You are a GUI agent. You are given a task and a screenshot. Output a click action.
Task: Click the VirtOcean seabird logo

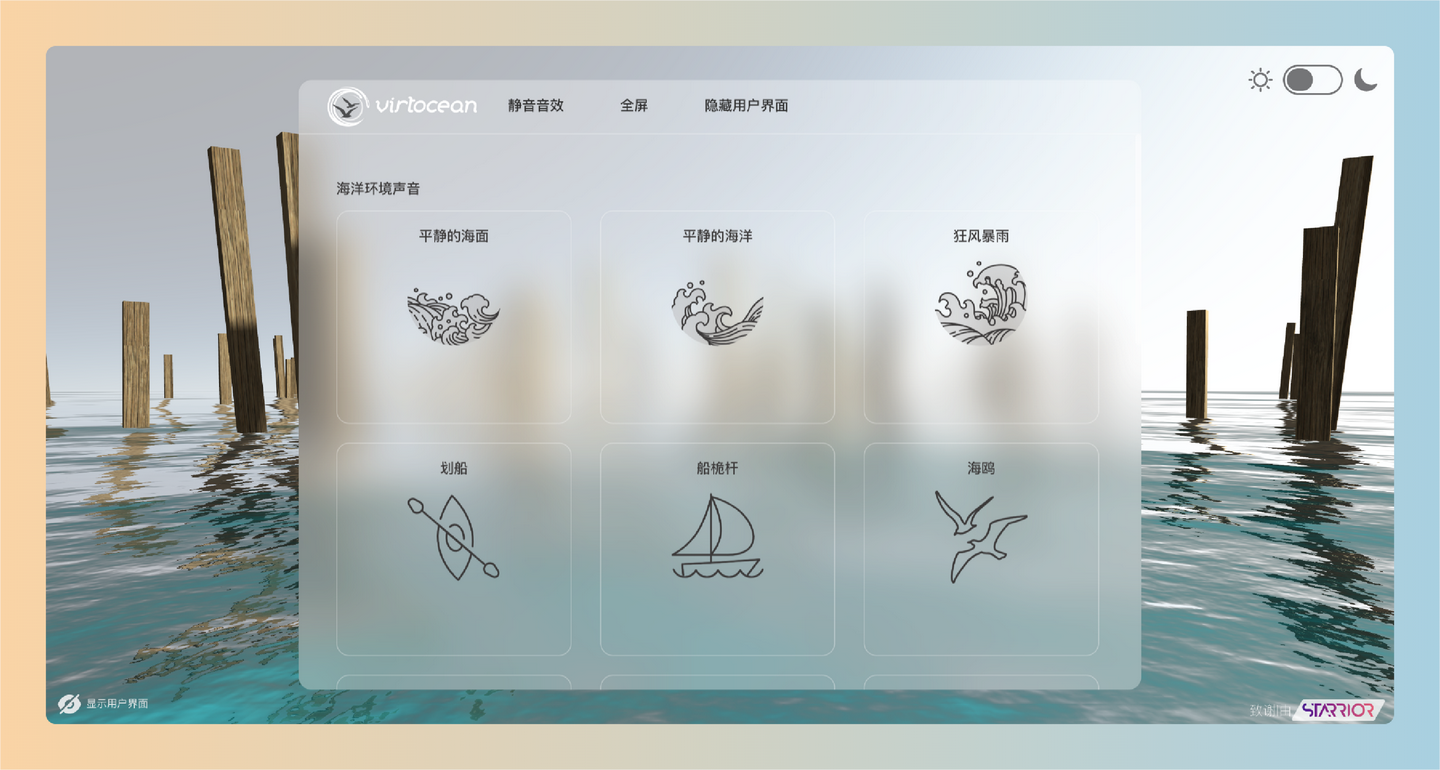point(348,104)
